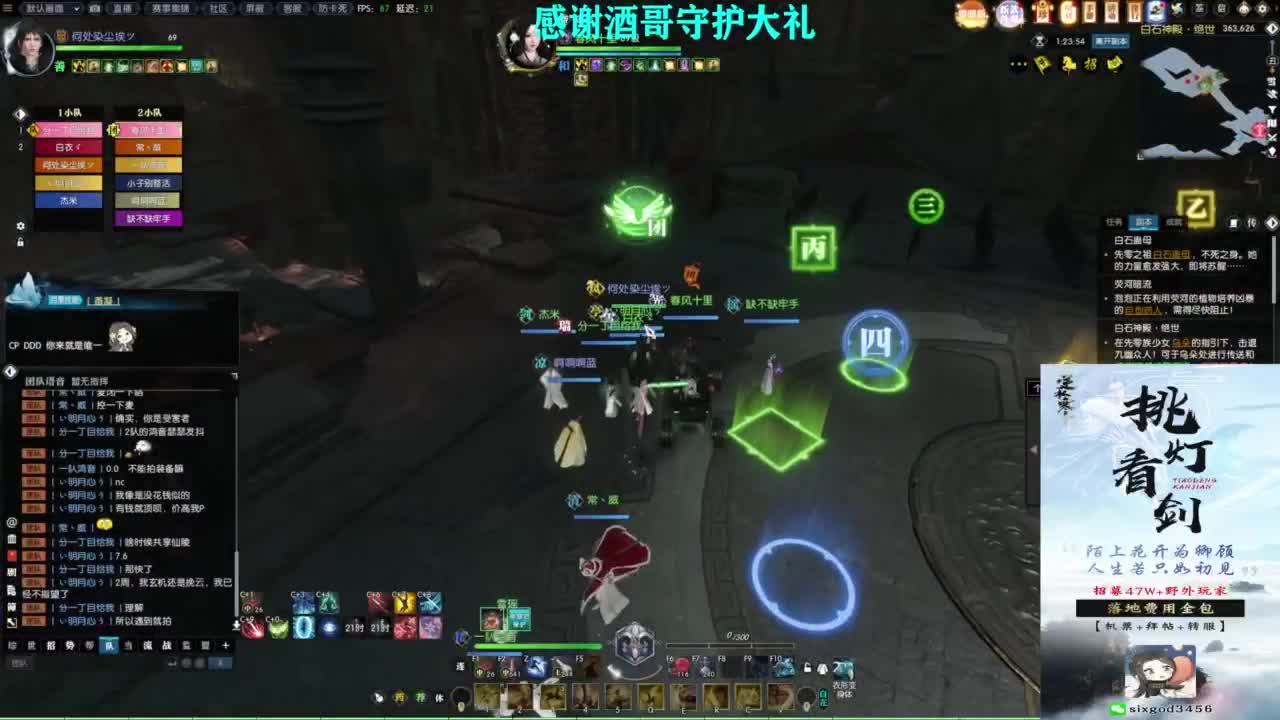Expand the panel arrow beside 白石神殿·绝世 title
Image resolution: width=1280 pixels, height=720 pixels.
coord(1270,29)
